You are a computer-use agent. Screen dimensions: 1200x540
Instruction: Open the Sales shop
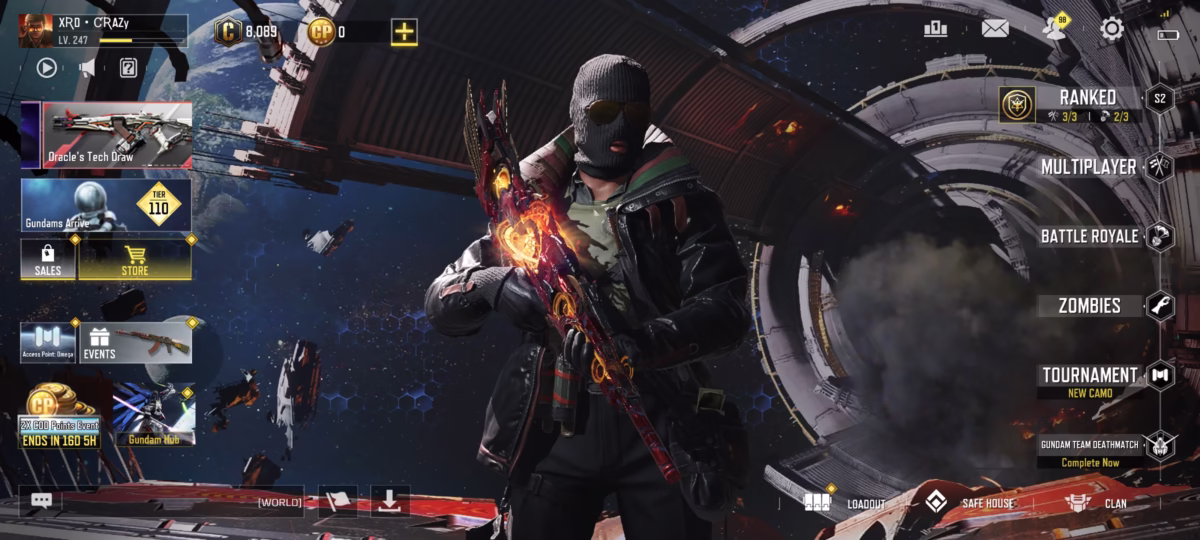[x=48, y=259]
